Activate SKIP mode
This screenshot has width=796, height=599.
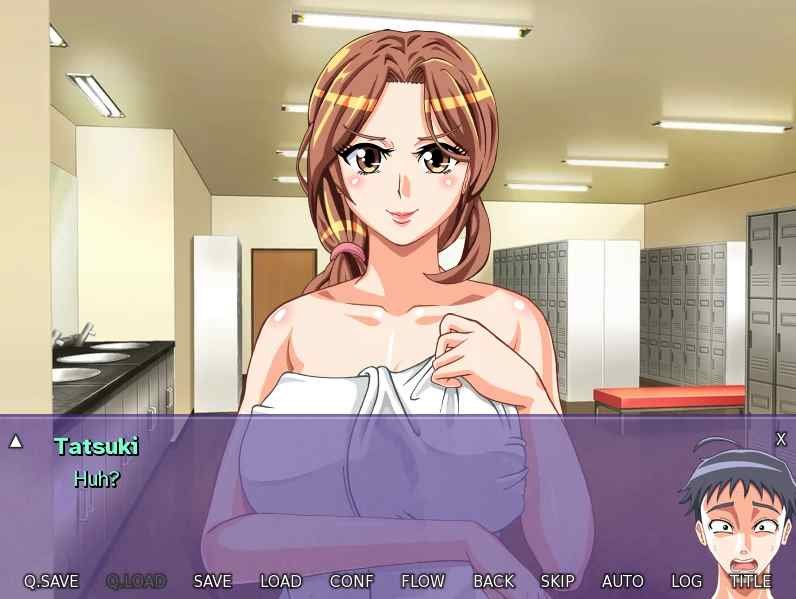[557, 581]
